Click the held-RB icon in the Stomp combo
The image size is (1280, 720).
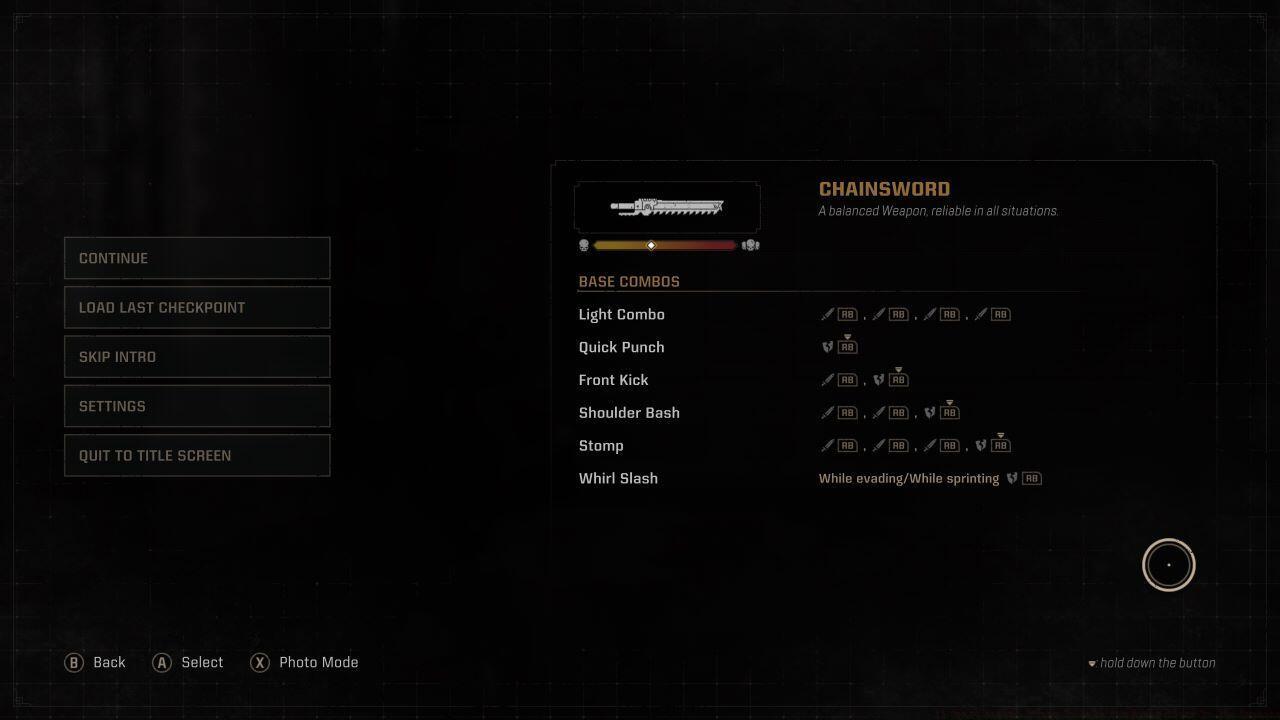pos(1000,445)
